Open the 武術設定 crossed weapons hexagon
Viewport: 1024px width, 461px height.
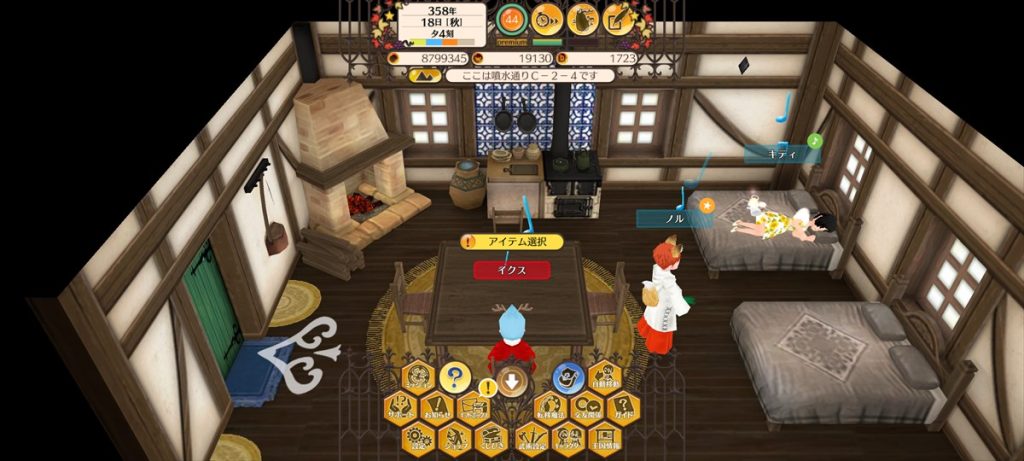point(530,436)
